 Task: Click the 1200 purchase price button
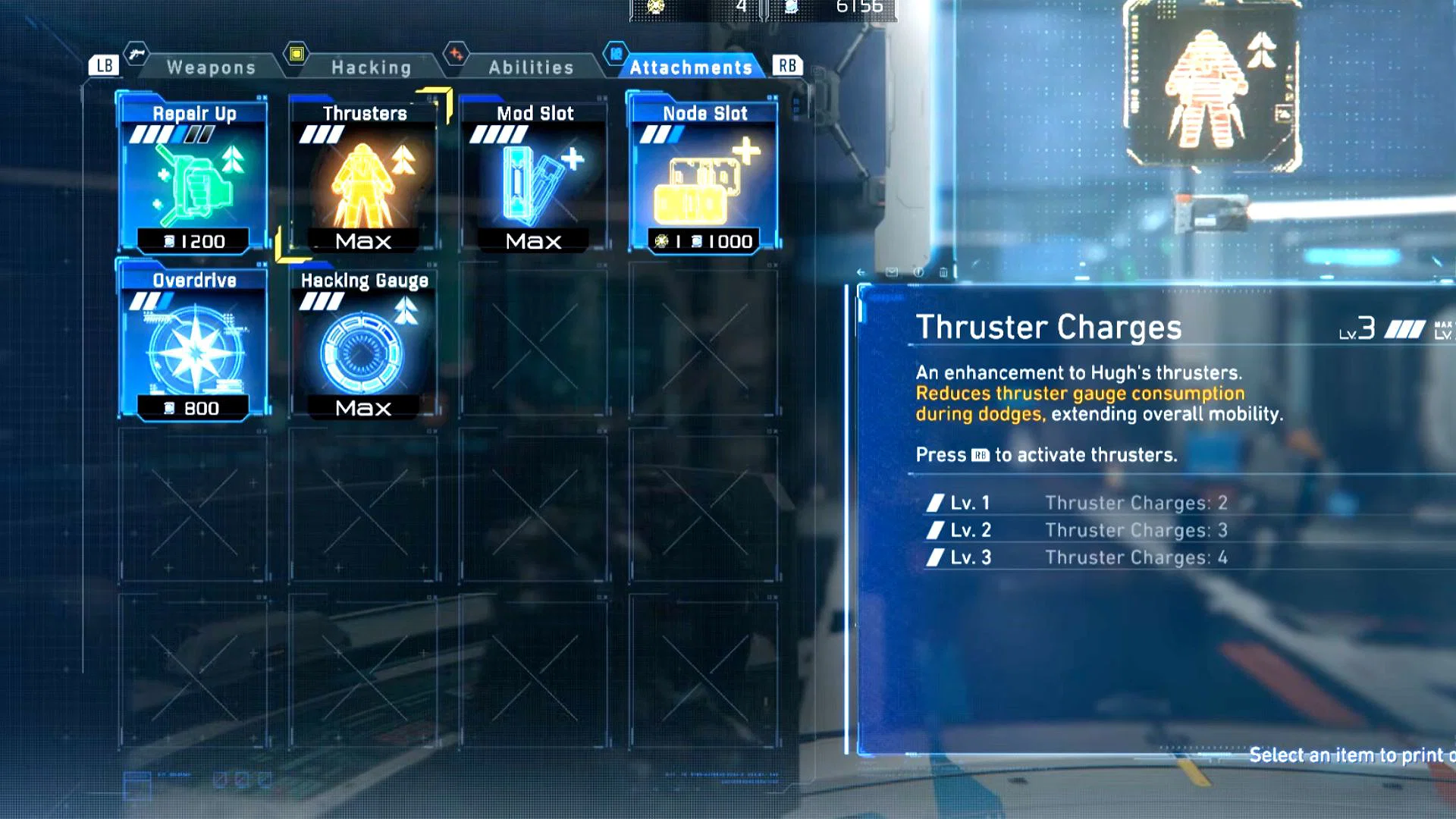(192, 242)
